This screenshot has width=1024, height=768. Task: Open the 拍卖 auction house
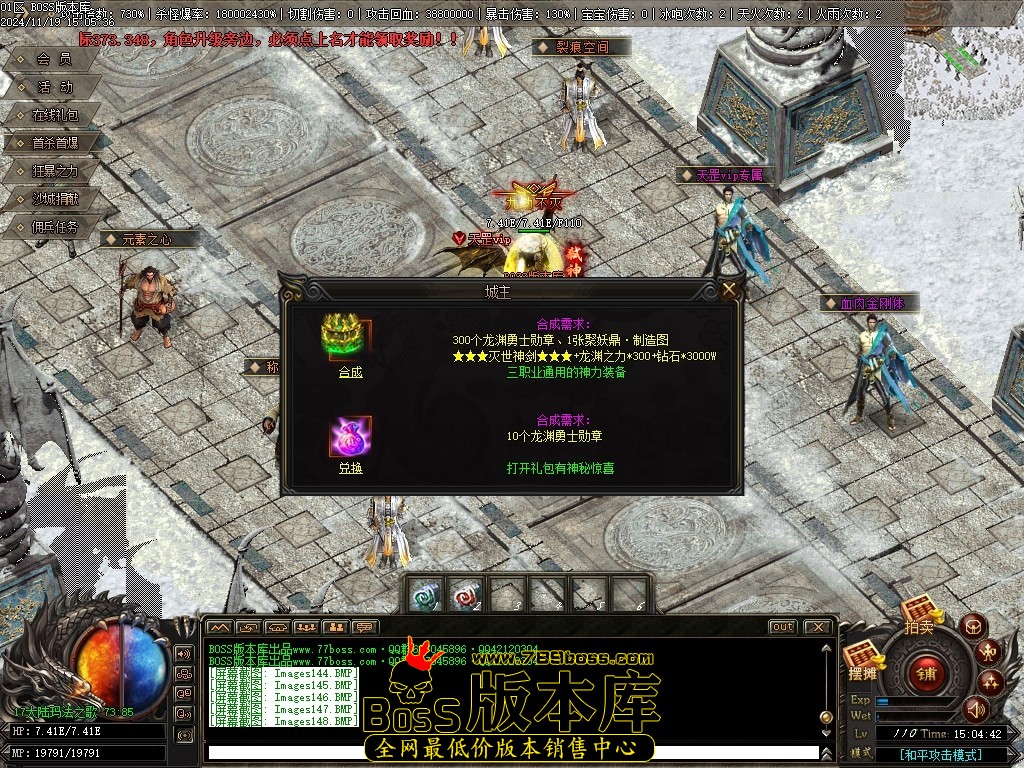click(x=918, y=614)
